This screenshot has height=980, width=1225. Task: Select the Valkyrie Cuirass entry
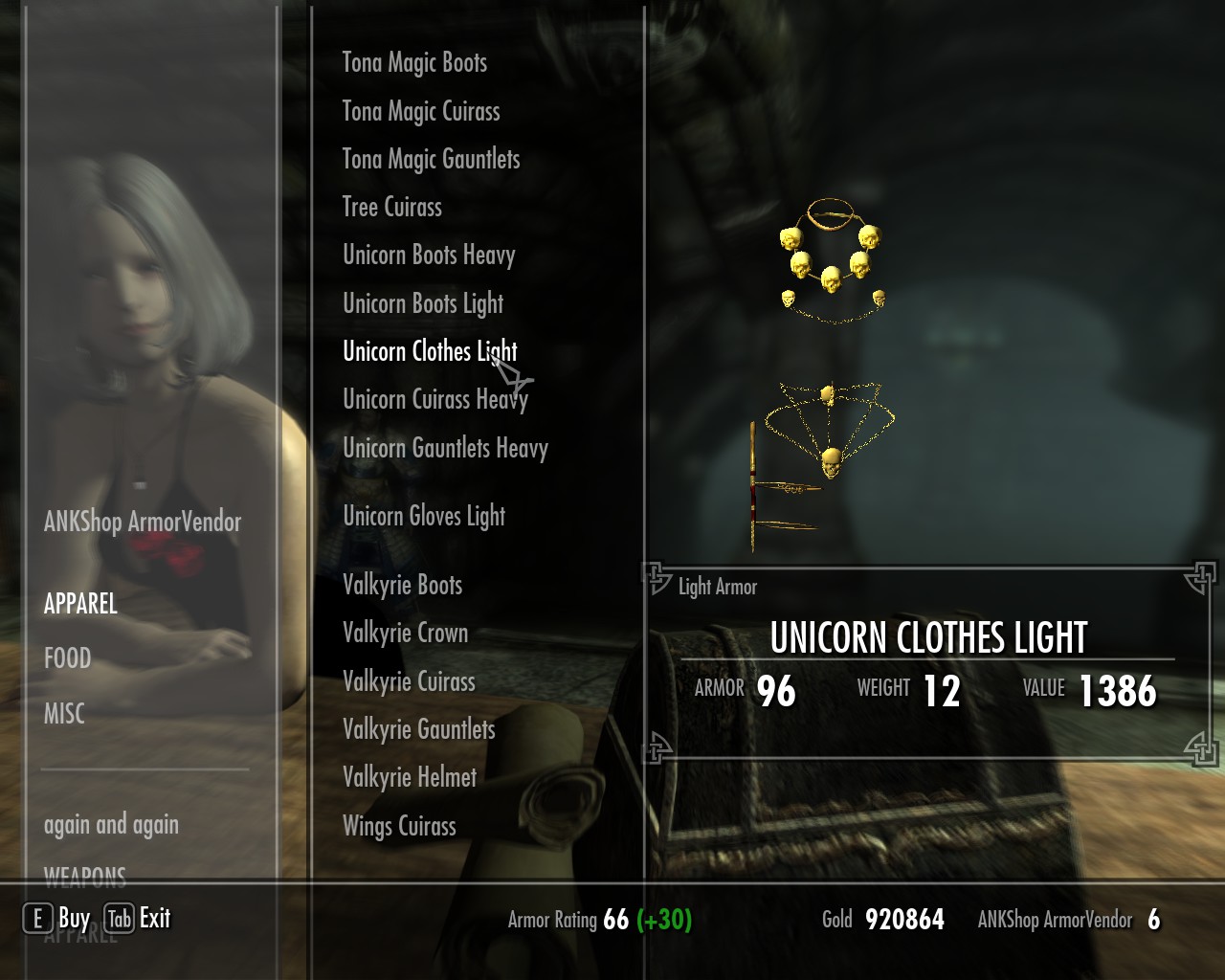[409, 681]
